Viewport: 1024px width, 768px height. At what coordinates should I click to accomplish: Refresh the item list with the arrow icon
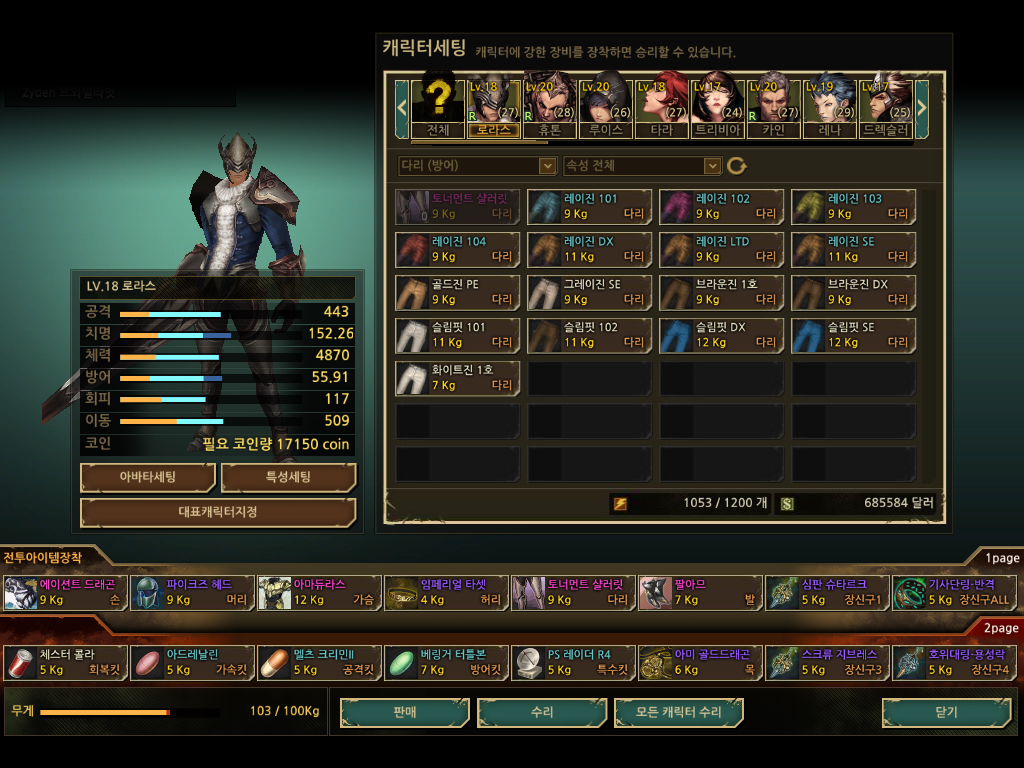(737, 165)
